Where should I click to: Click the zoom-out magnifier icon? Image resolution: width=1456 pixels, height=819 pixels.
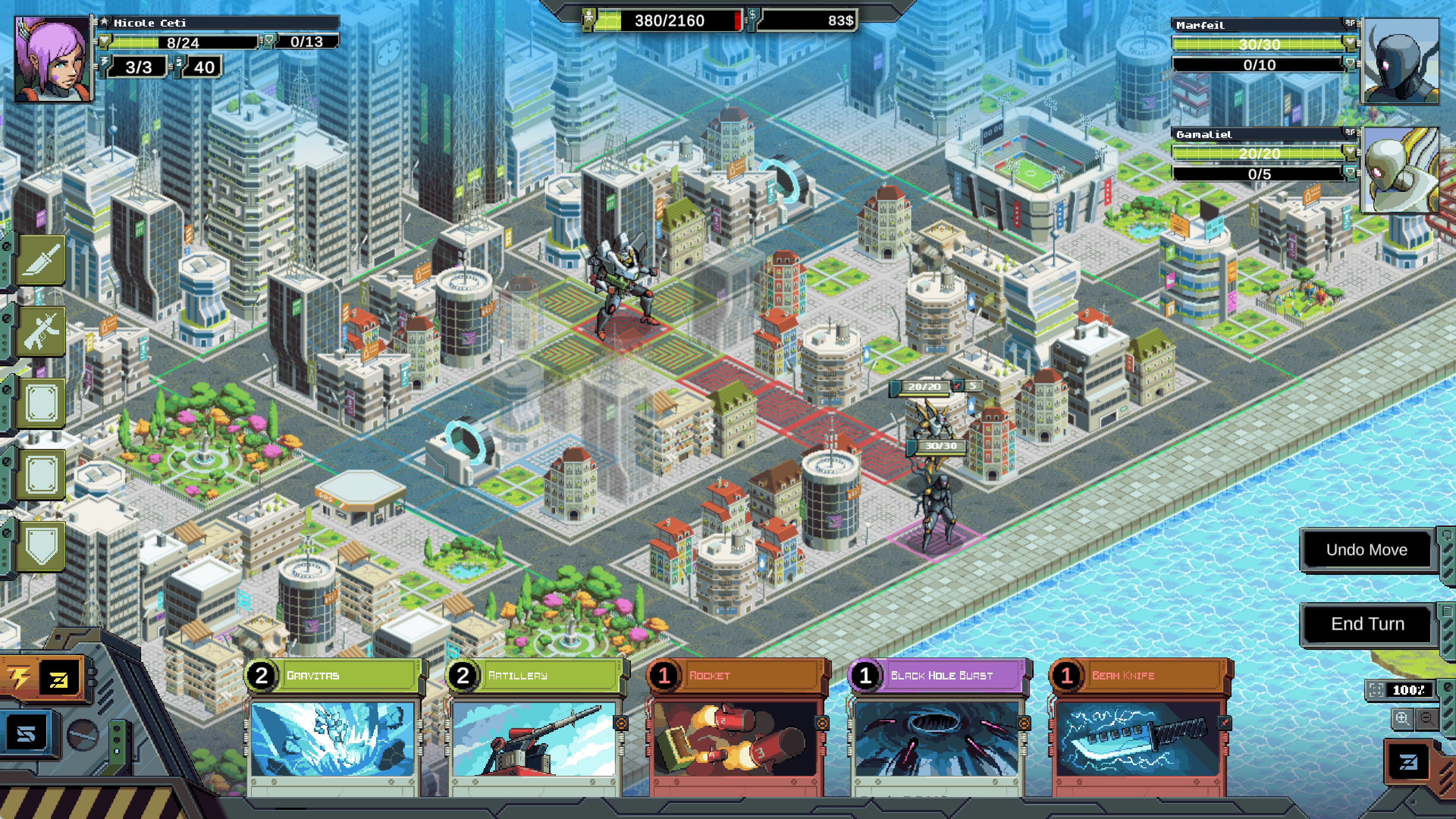pos(1426,719)
